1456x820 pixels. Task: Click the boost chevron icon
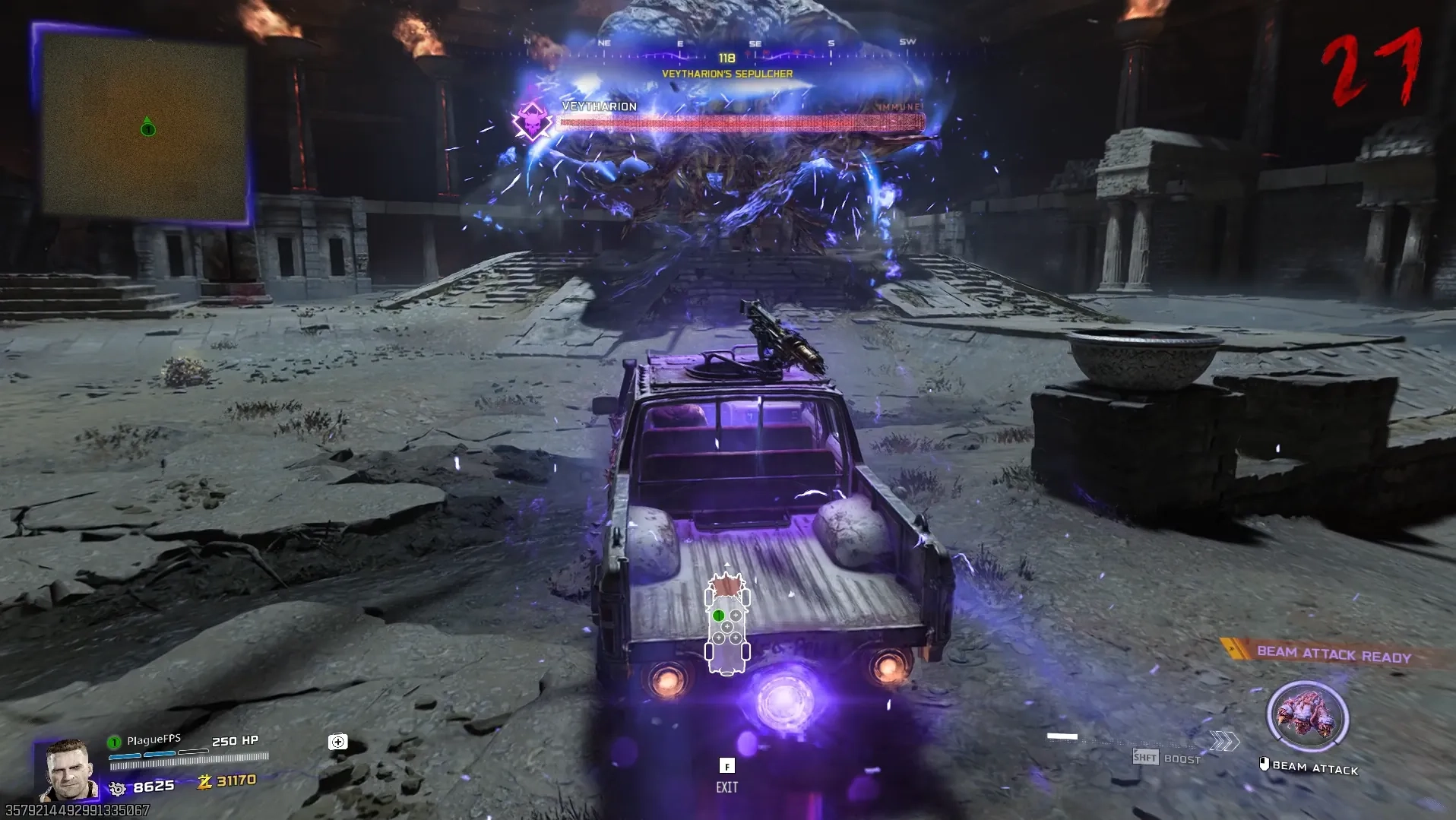point(1224,741)
